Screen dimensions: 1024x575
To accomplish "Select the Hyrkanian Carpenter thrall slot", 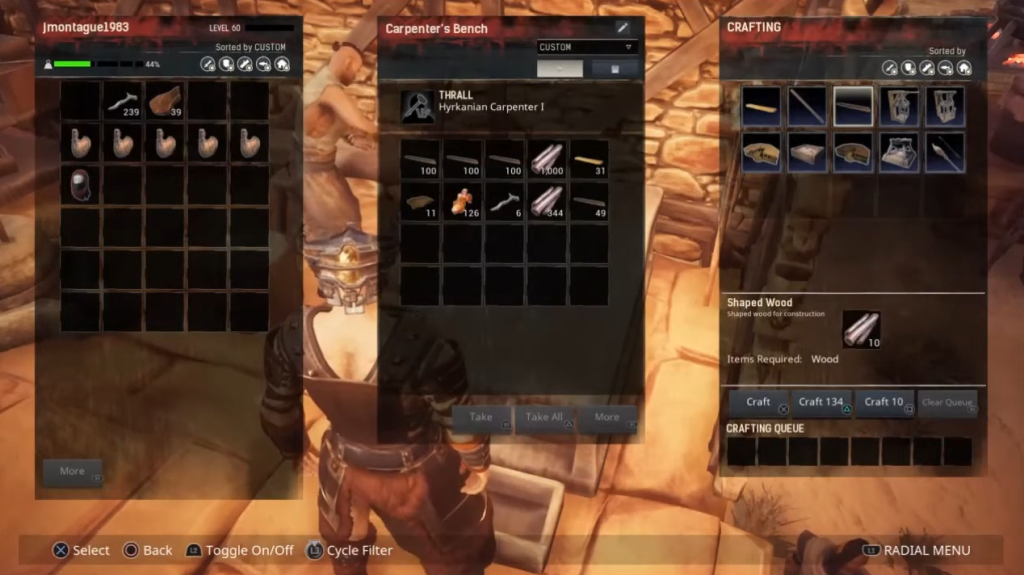I will pos(418,107).
